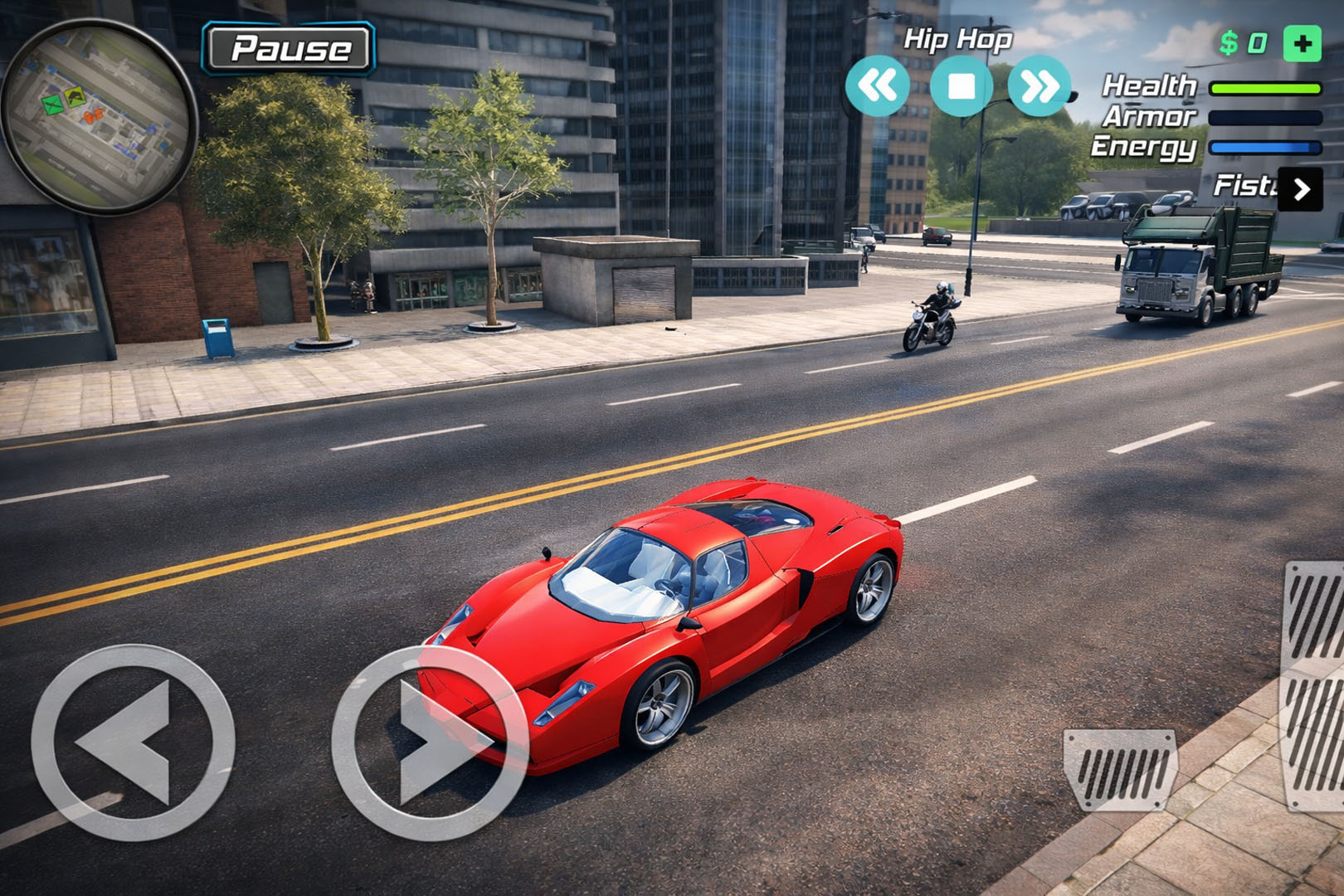Open the Pause menu

[x=290, y=48]
